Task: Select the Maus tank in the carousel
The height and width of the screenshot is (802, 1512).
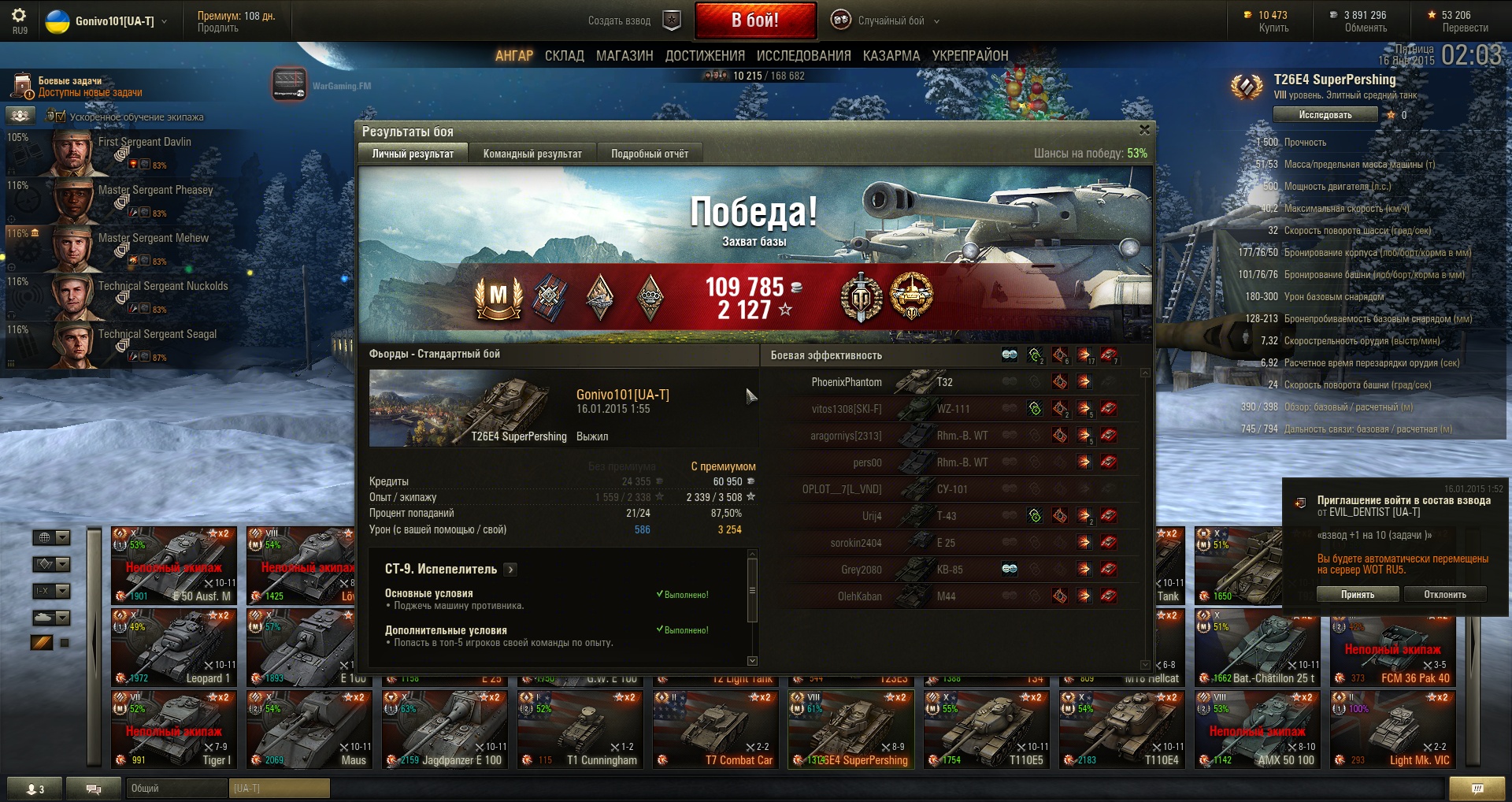Action: (308, 730)
